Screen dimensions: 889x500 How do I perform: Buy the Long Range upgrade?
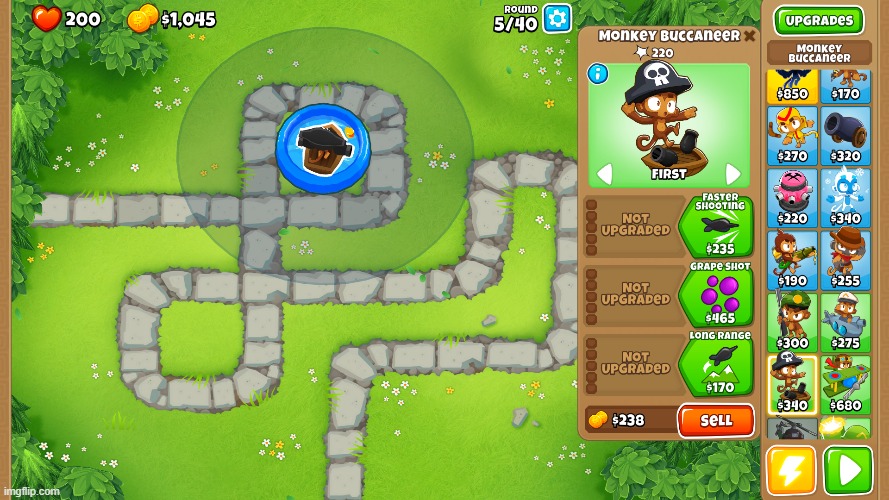pos(716,365)
